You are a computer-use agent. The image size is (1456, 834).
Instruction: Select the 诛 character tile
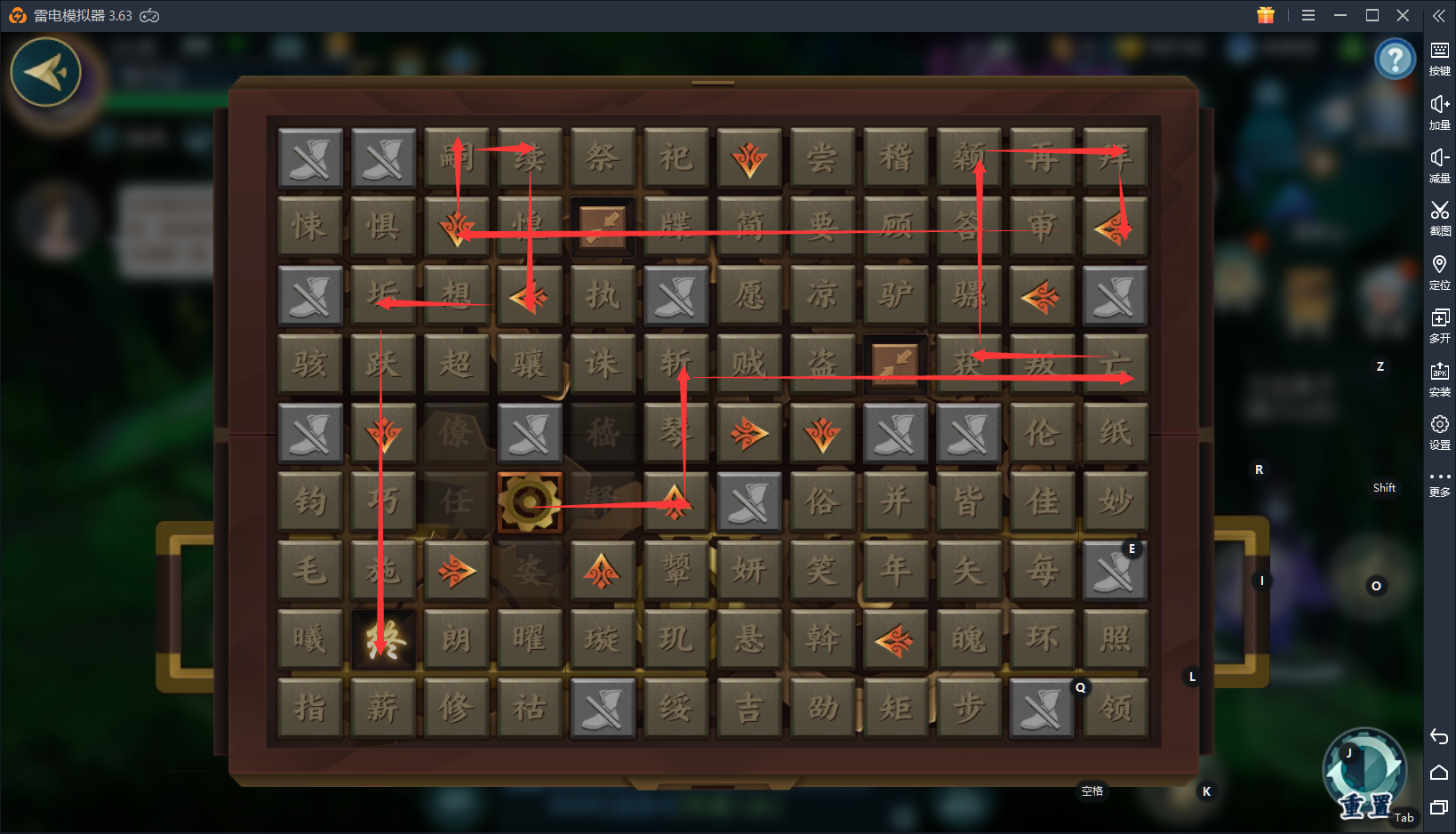(602, 364)
